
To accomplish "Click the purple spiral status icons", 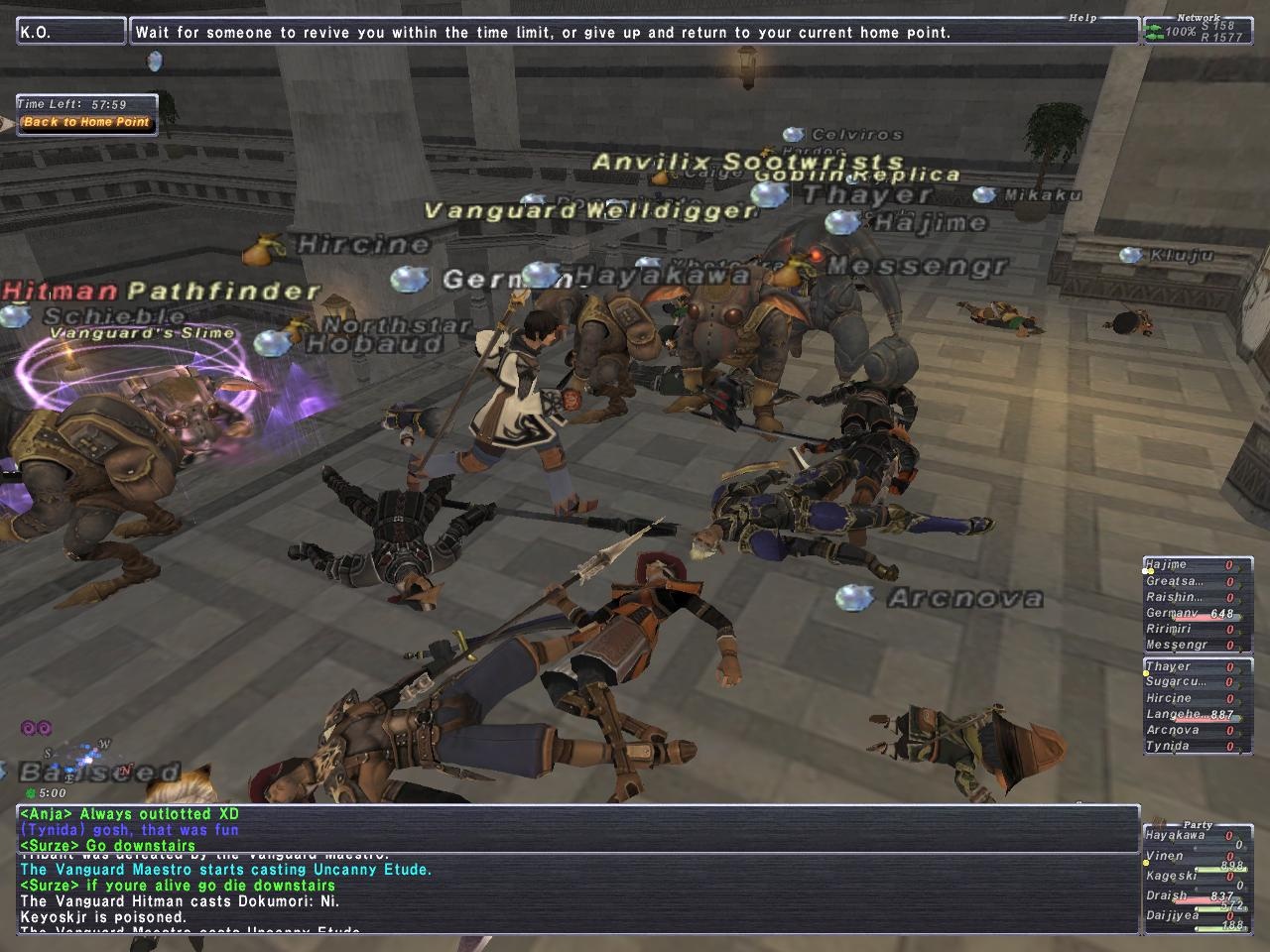I will (36, 729).
